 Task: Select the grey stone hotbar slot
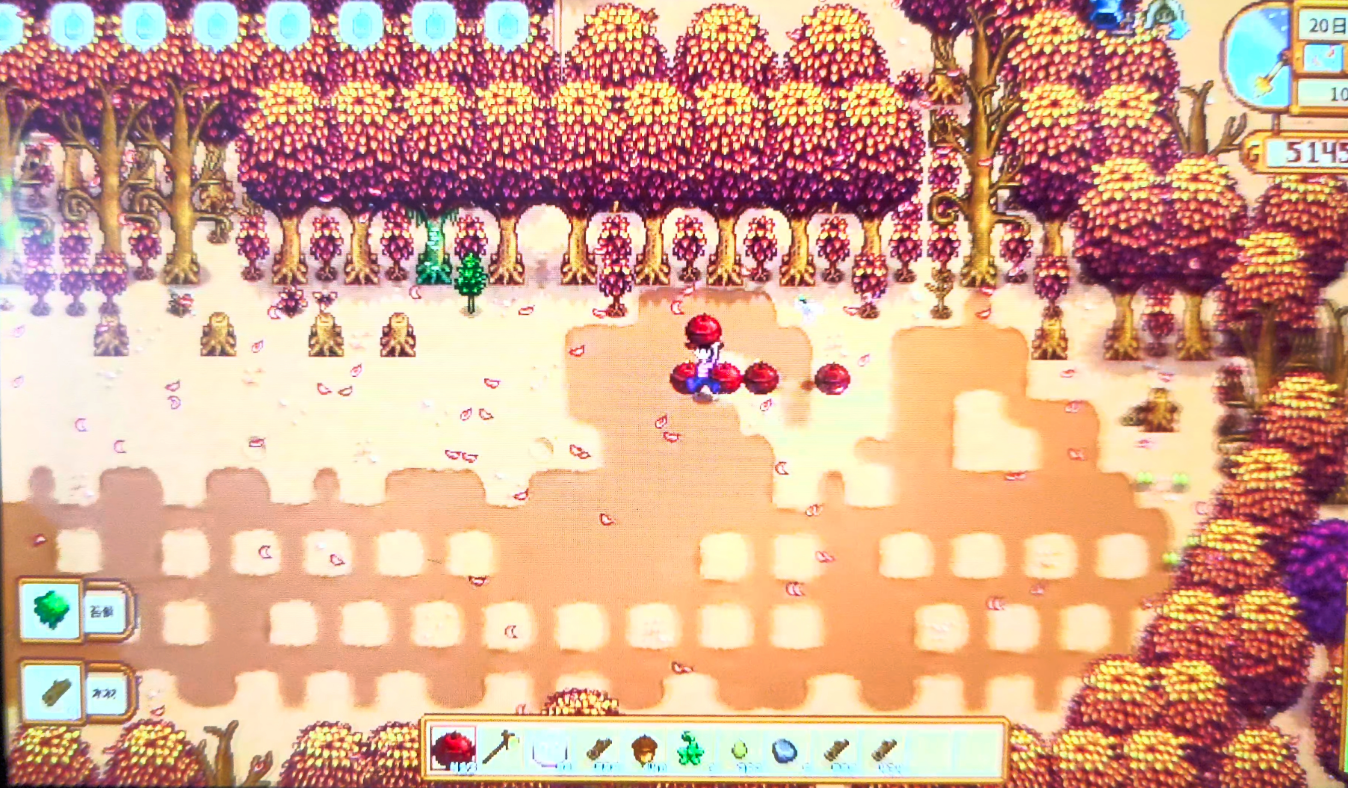pos(786,750)
